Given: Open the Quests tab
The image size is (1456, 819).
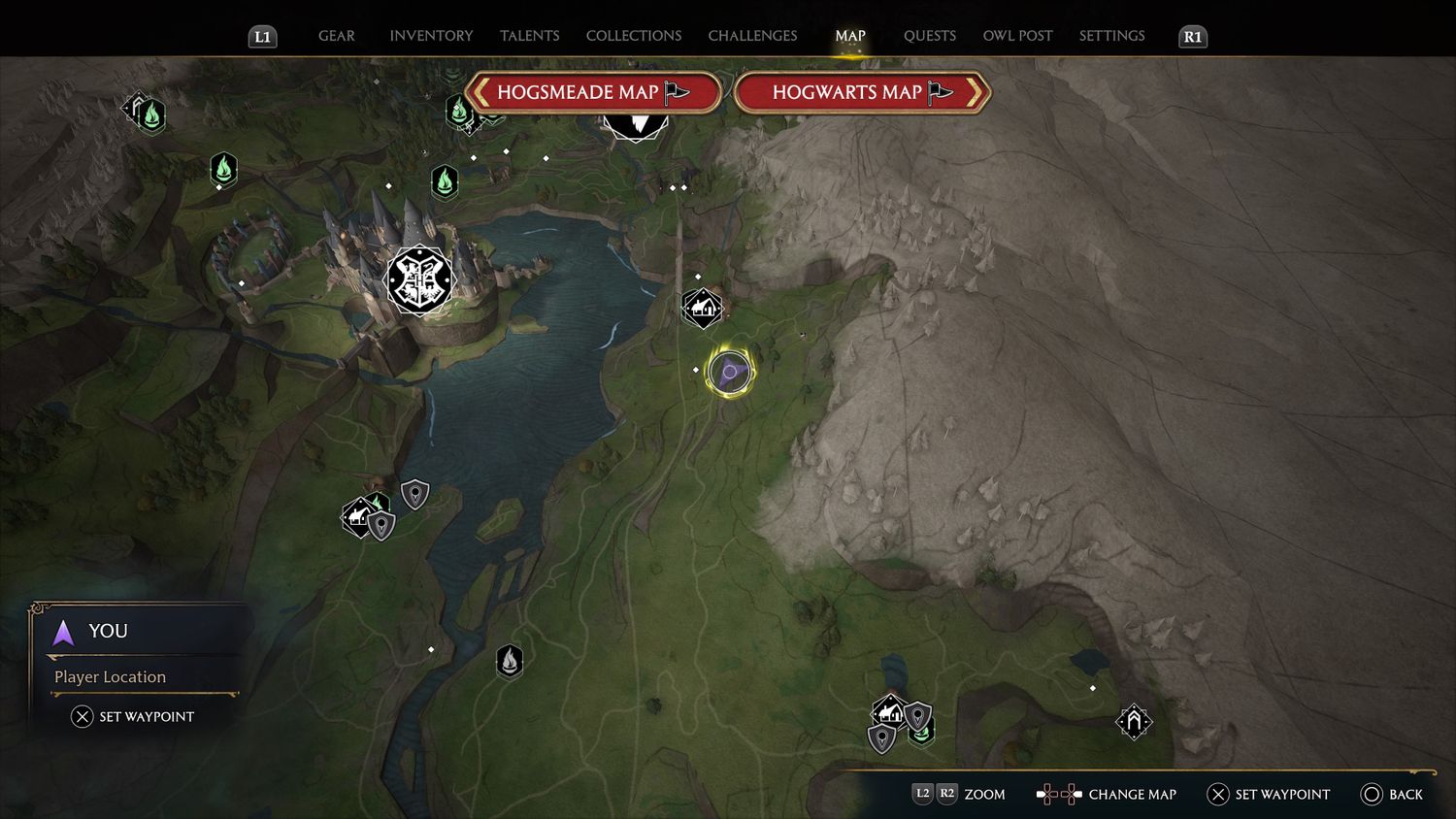Looking at the screenshot, I should pyautogui.click(x=929, y=36).
